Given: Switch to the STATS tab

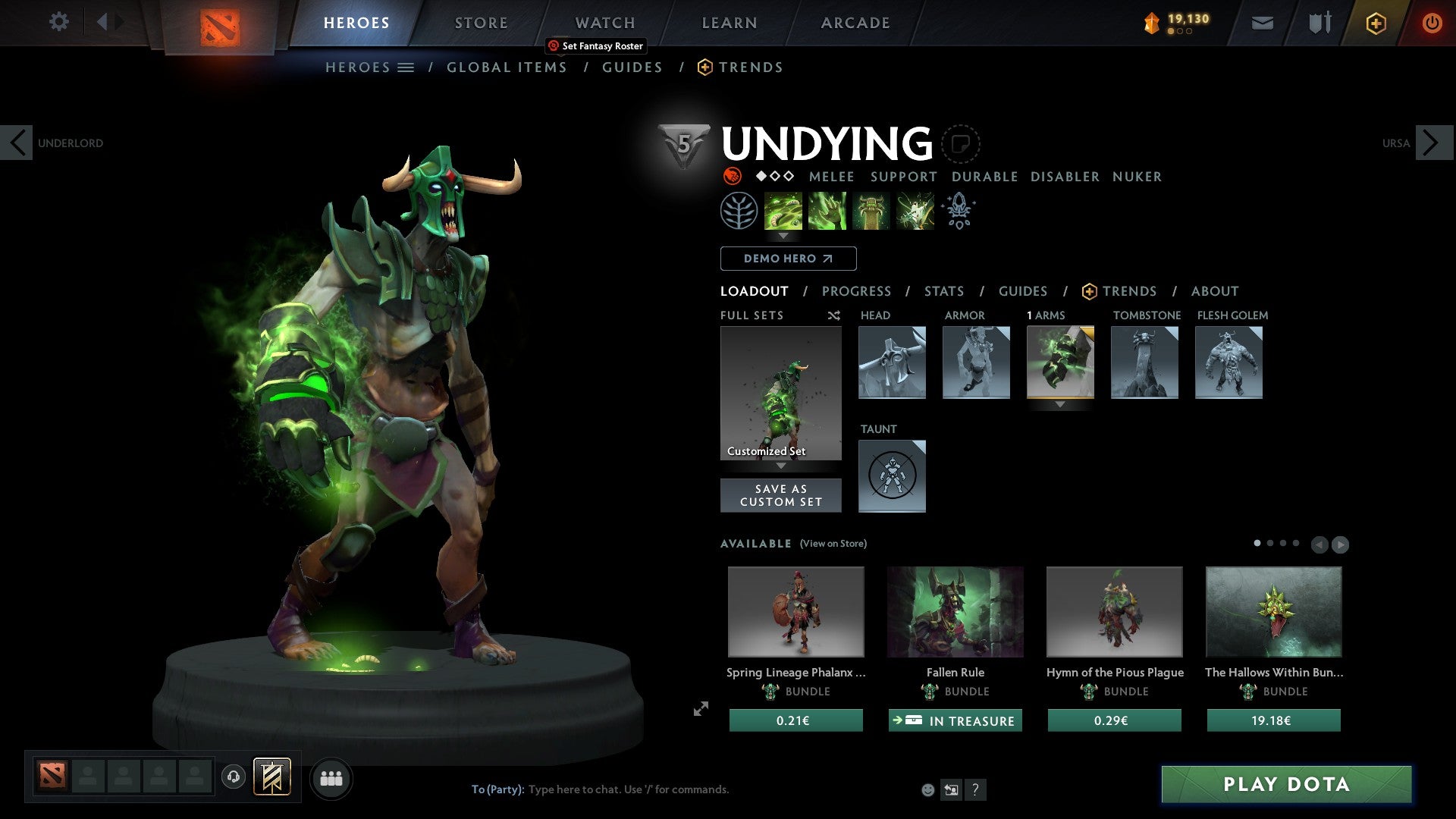Looking at the screenshot, I should (944, 291).
